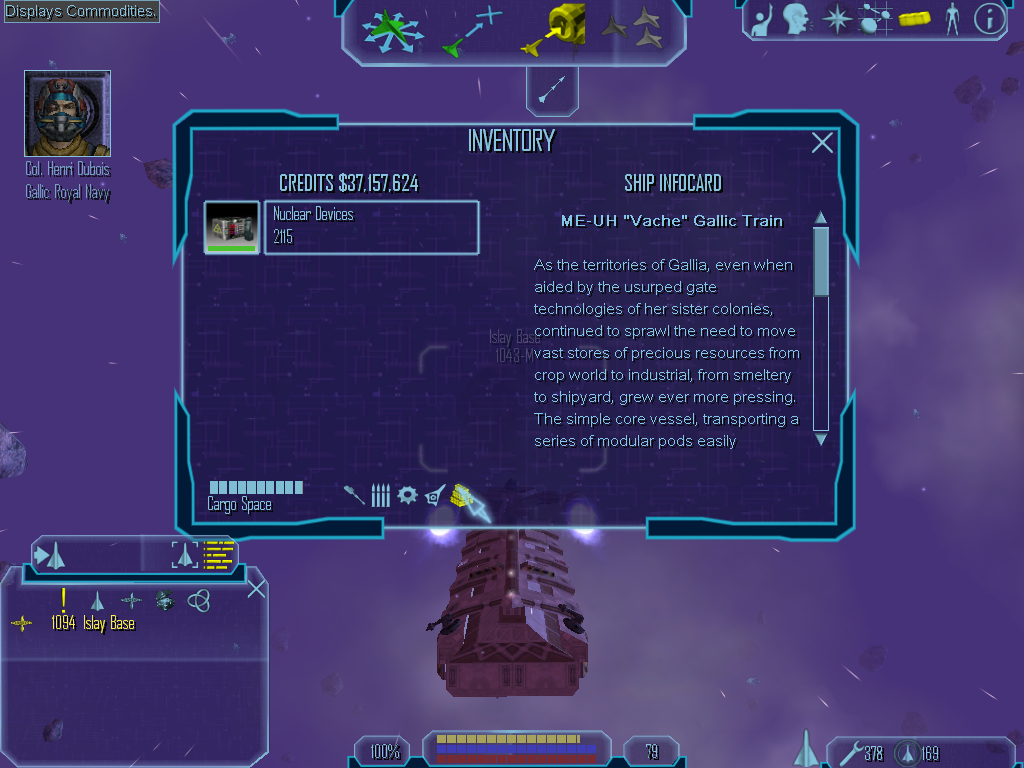This screenshot has width=1024, height=768.
Task: Click Col. Henri Dubois comm portrait
Action: [67, 113]
